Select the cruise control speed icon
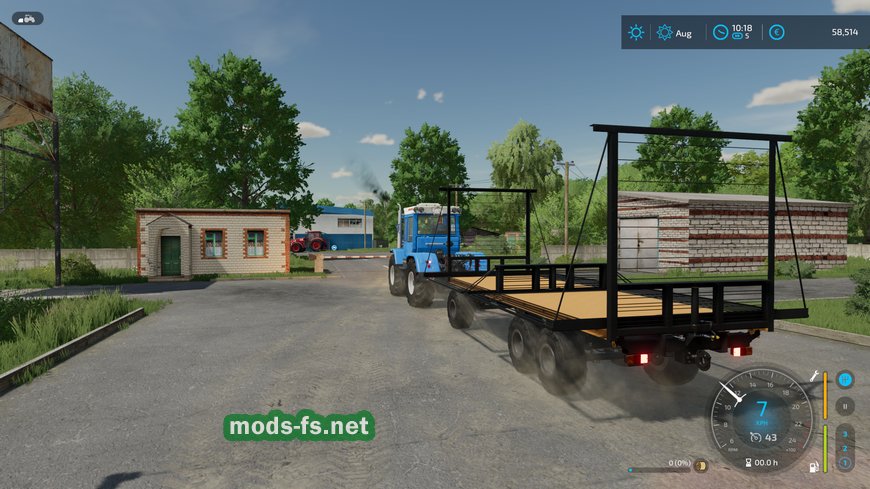This screenshot has height=489, width=870. [756, 437]
